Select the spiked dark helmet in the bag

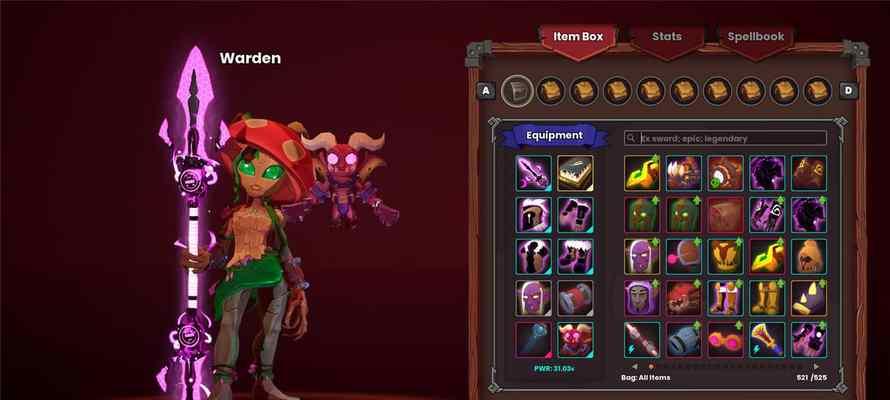[x=808, y=297]
